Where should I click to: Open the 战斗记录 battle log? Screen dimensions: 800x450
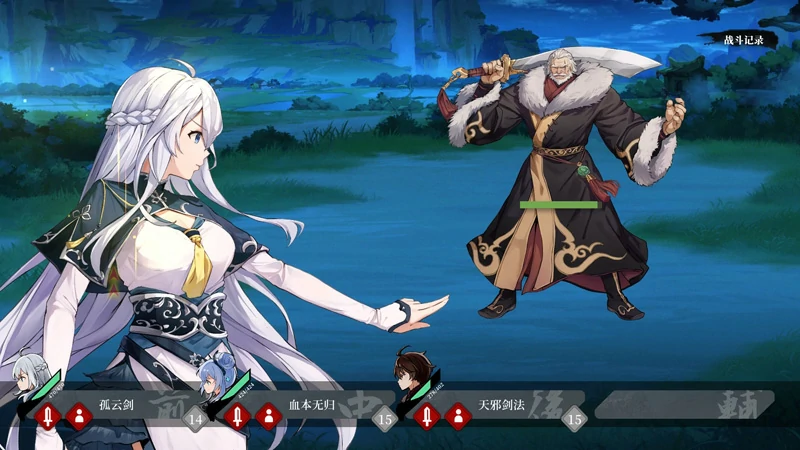743,40
